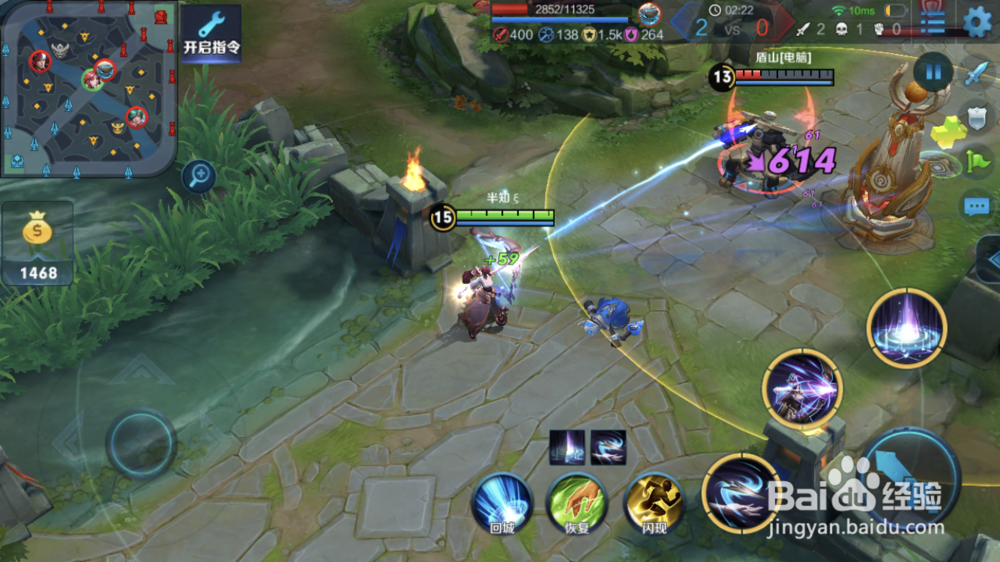Open the settings gear
The width and height of the screenshot is (1000, 562).
point(977,21)
